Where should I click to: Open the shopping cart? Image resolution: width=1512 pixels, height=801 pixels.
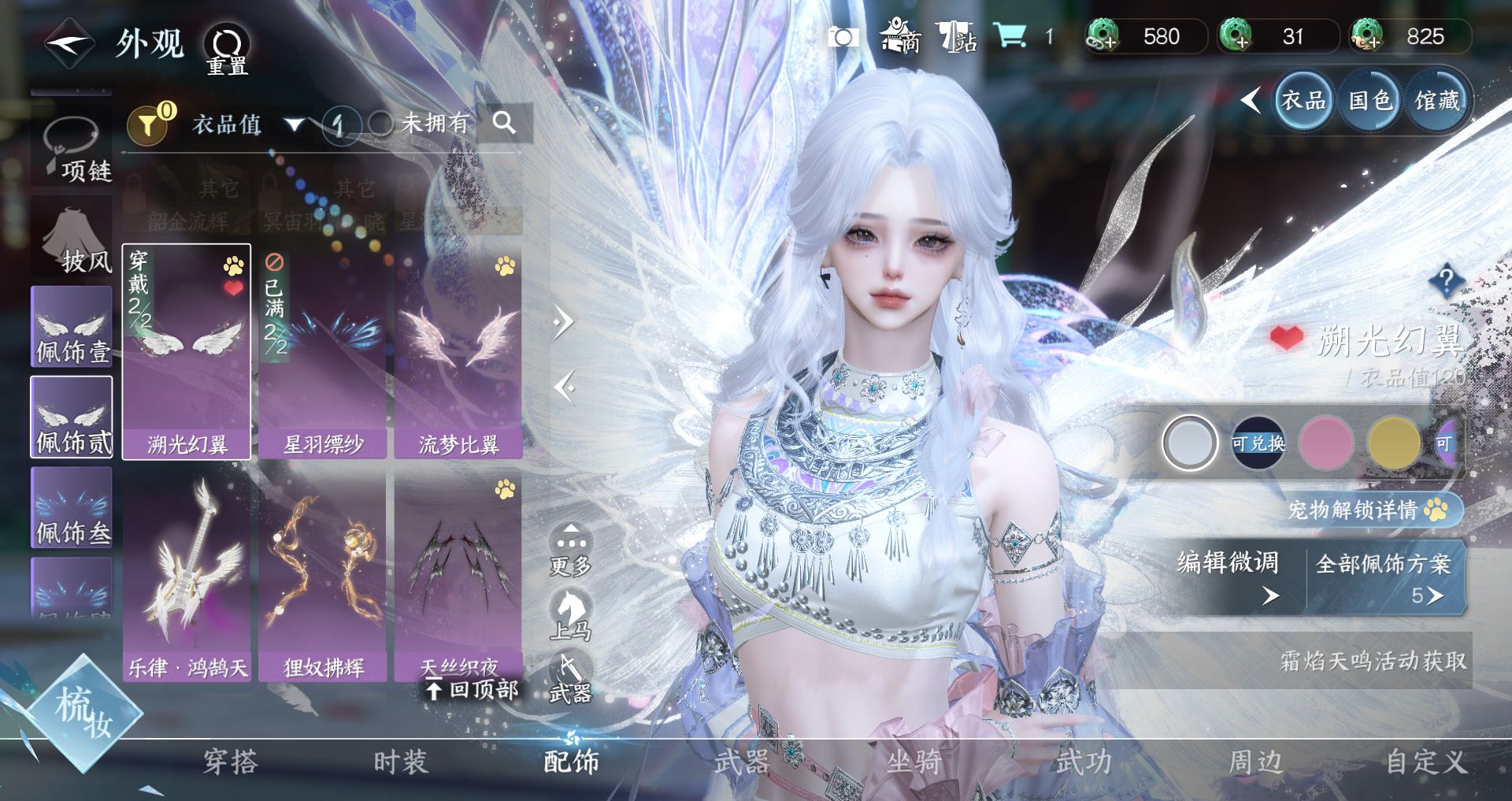coord(1010,35)
